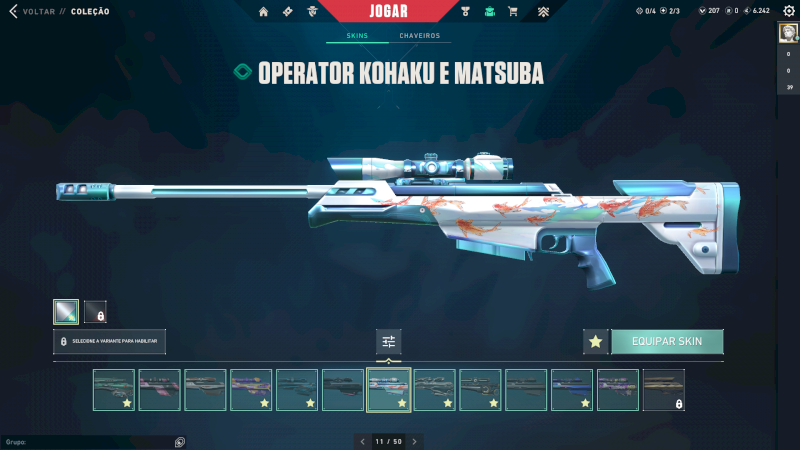Select the Skins tab
Screen dimensions: 800x450
(357, 36)
